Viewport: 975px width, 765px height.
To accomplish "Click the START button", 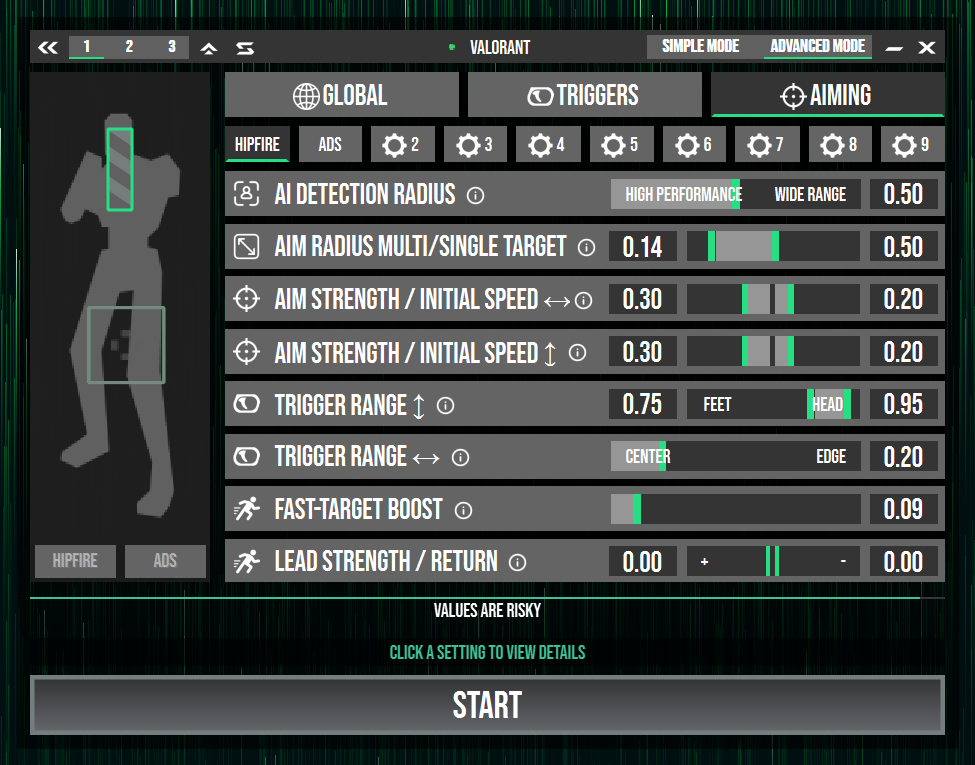I will (487, 705).
